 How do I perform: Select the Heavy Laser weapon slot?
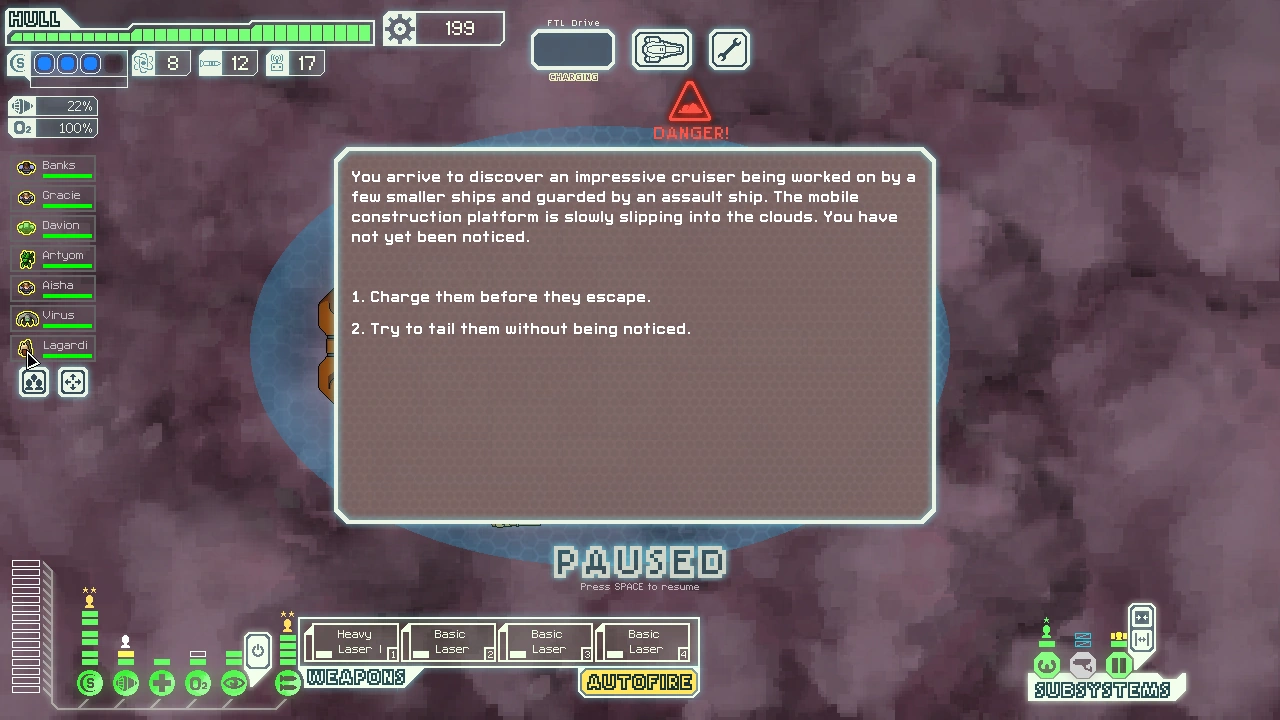tap(352, 642)
